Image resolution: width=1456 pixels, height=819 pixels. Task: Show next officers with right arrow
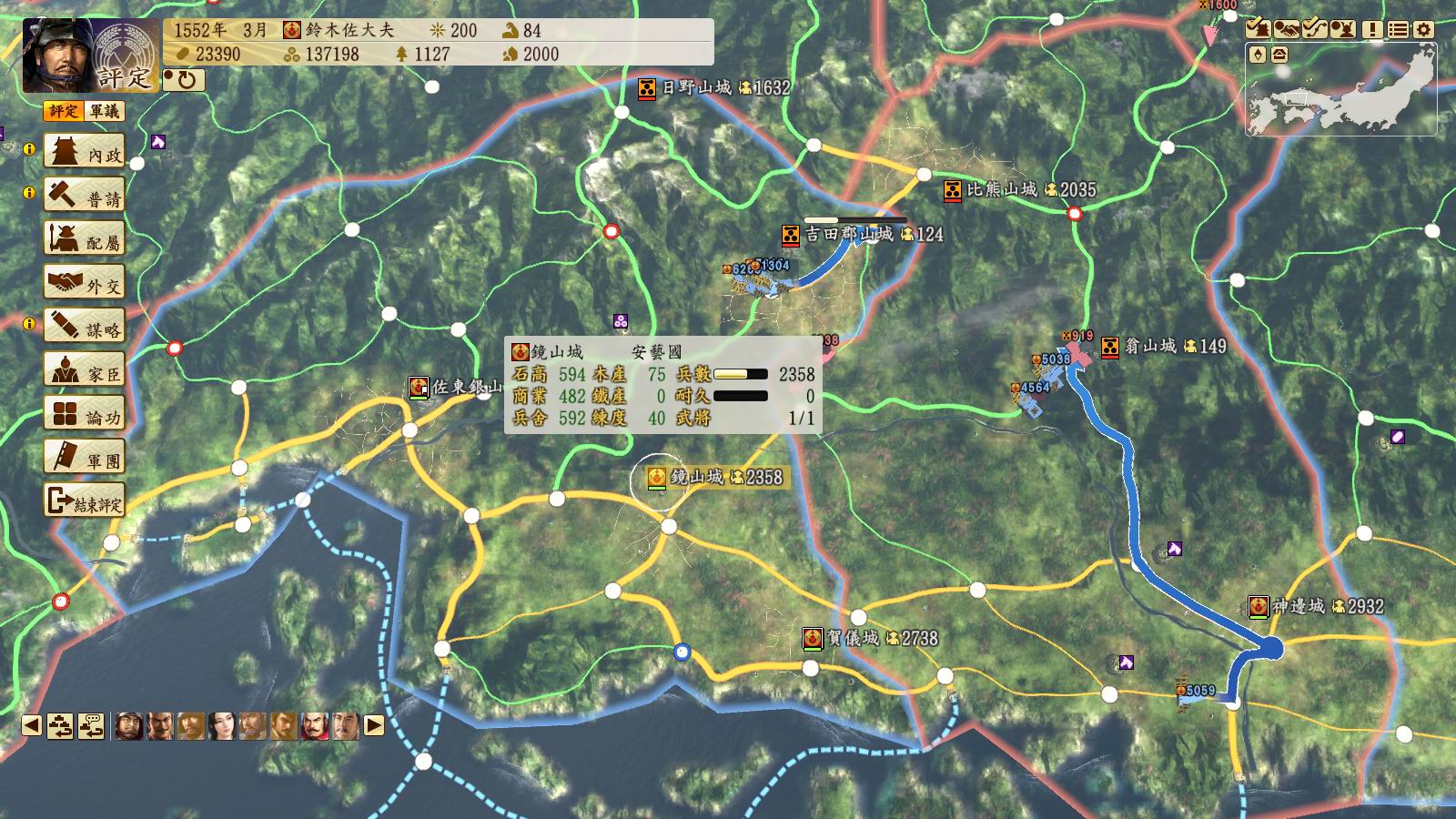[x=374, y=726]
